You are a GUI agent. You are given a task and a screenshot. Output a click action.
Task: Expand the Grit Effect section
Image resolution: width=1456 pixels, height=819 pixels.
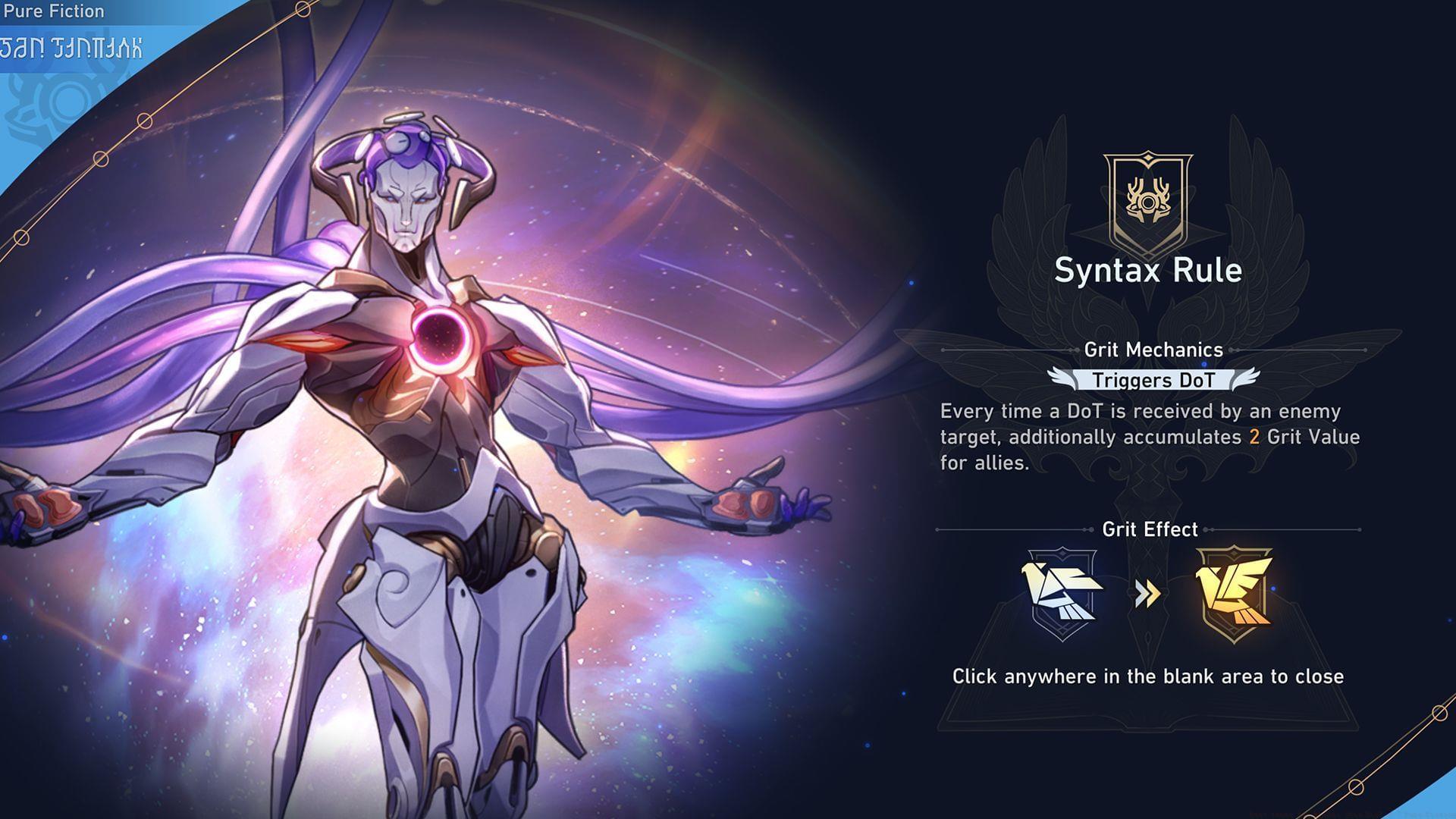pos(1147,529)
